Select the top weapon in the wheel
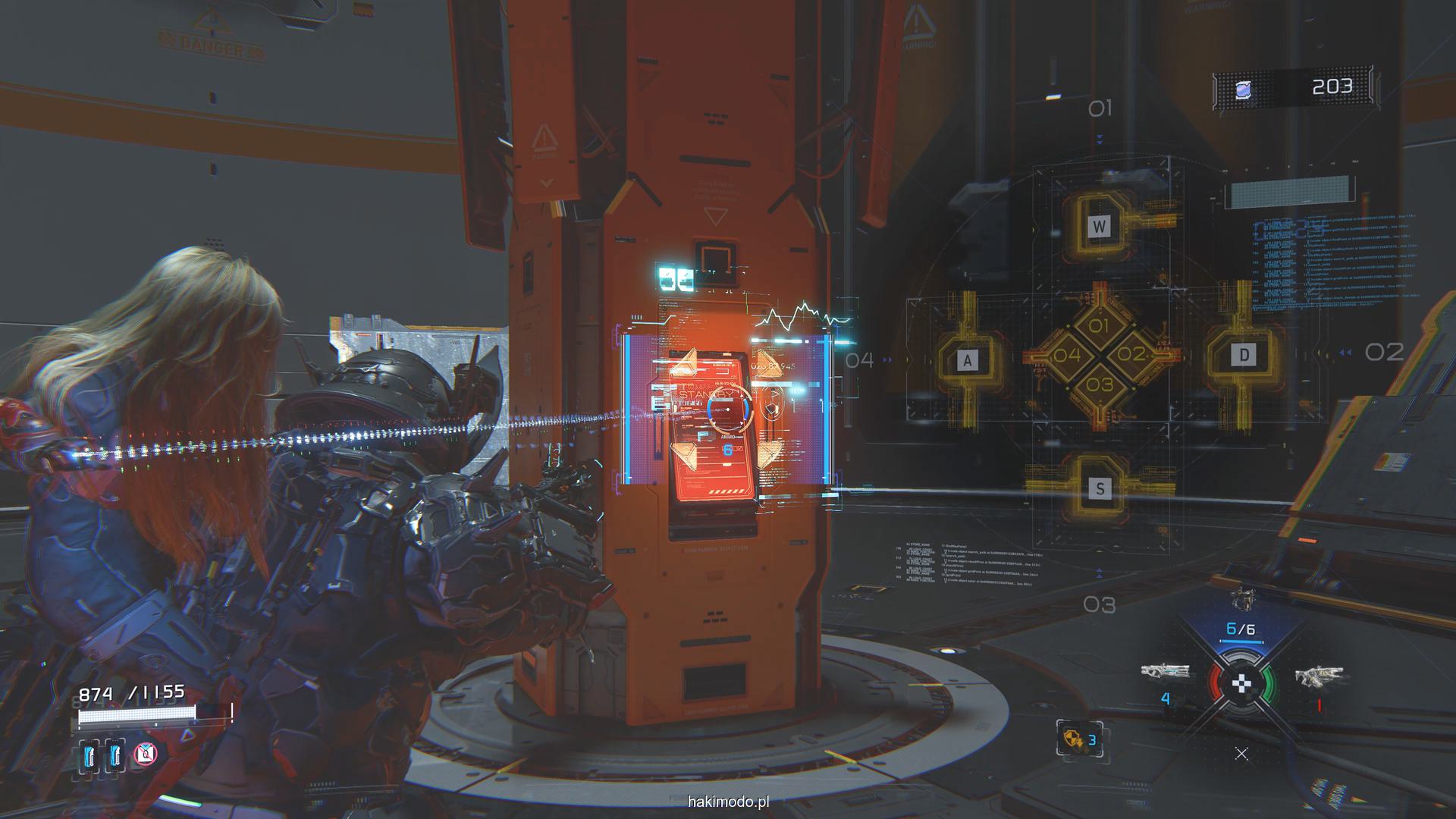Image resolution: width=1456 pixels, height=819 pixels. (x=1241, y=599)
